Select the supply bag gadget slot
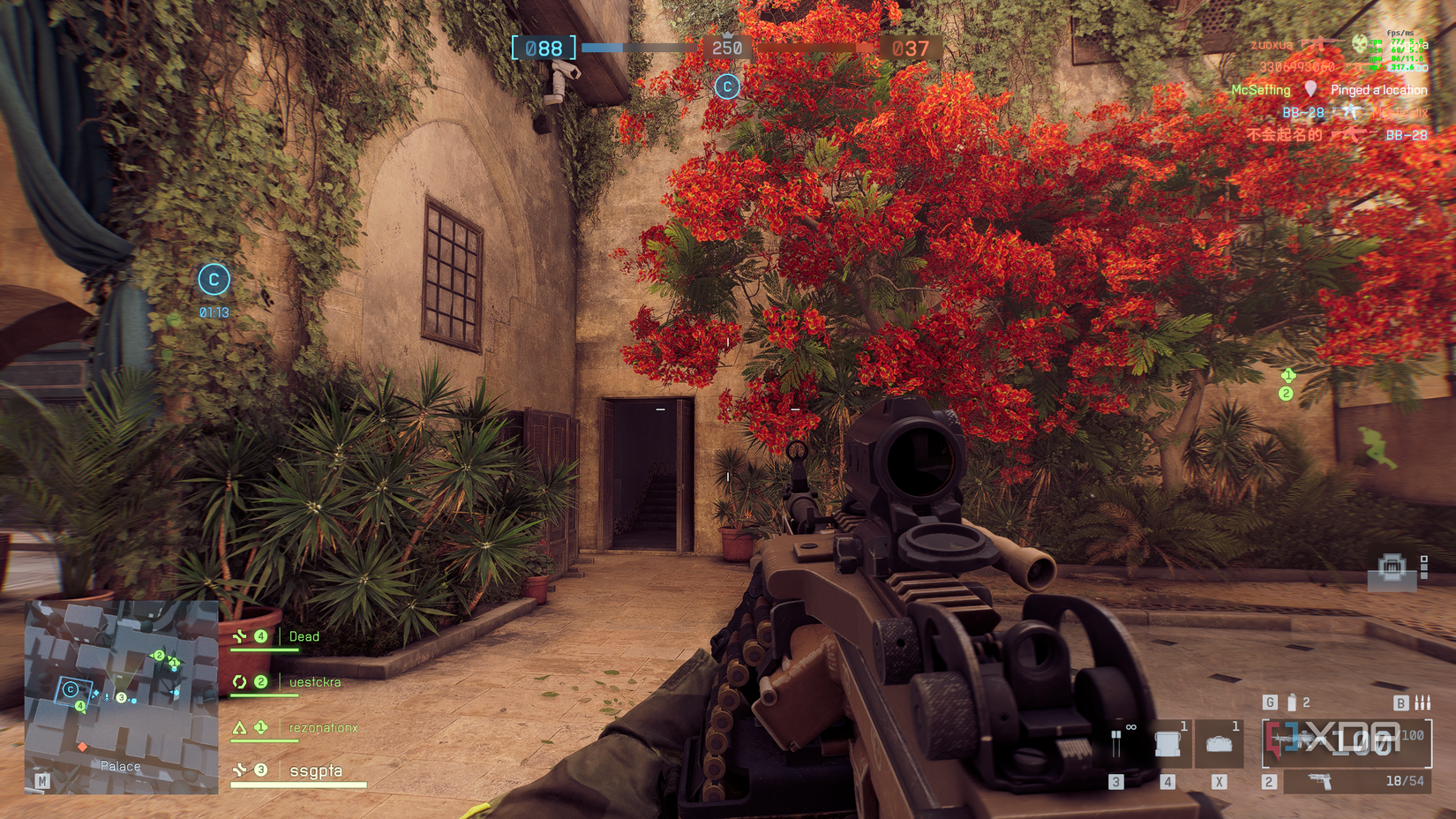 click(1220, 743)
